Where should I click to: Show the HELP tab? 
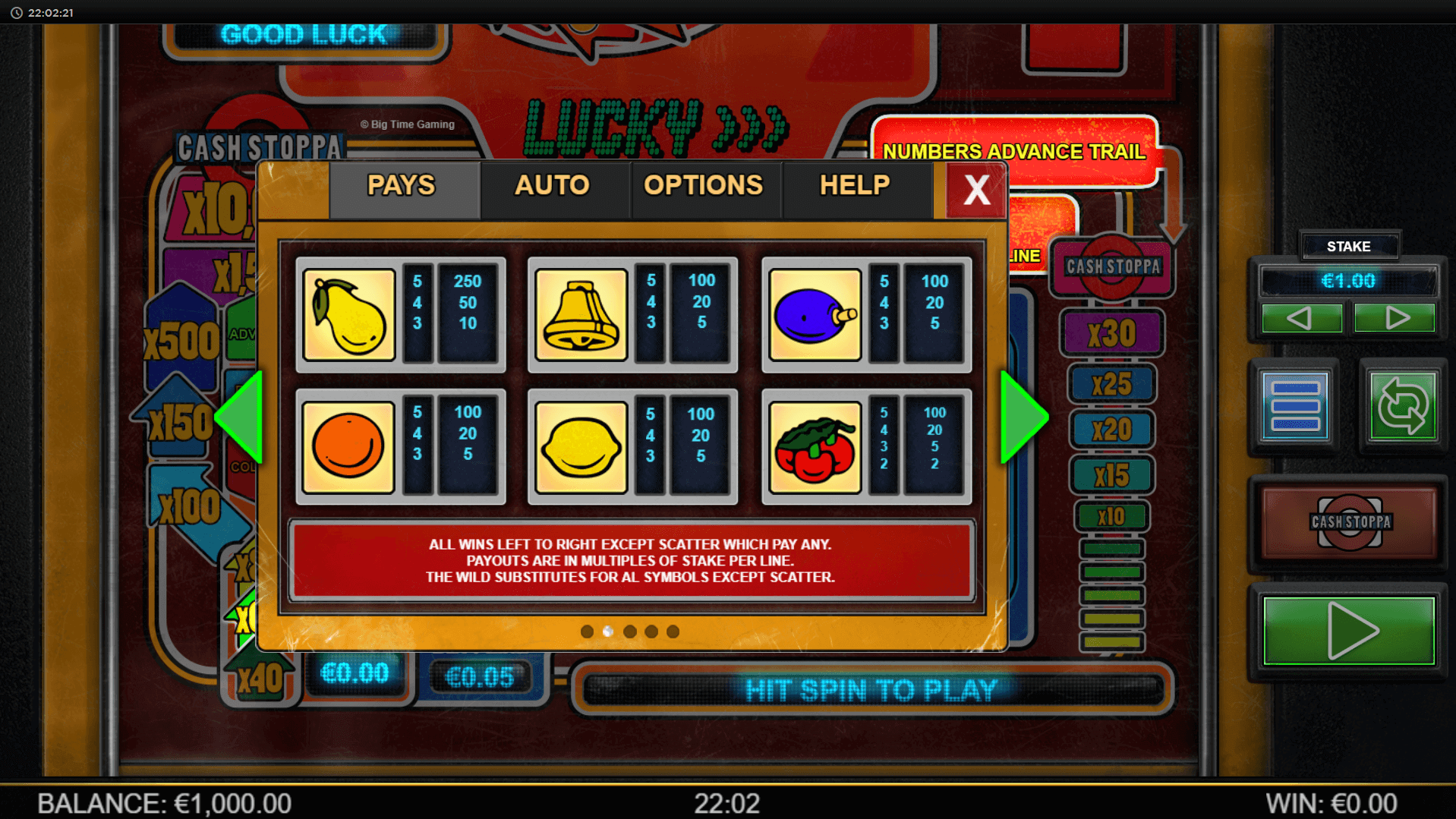pyautogui.click(x=855, y=186)
